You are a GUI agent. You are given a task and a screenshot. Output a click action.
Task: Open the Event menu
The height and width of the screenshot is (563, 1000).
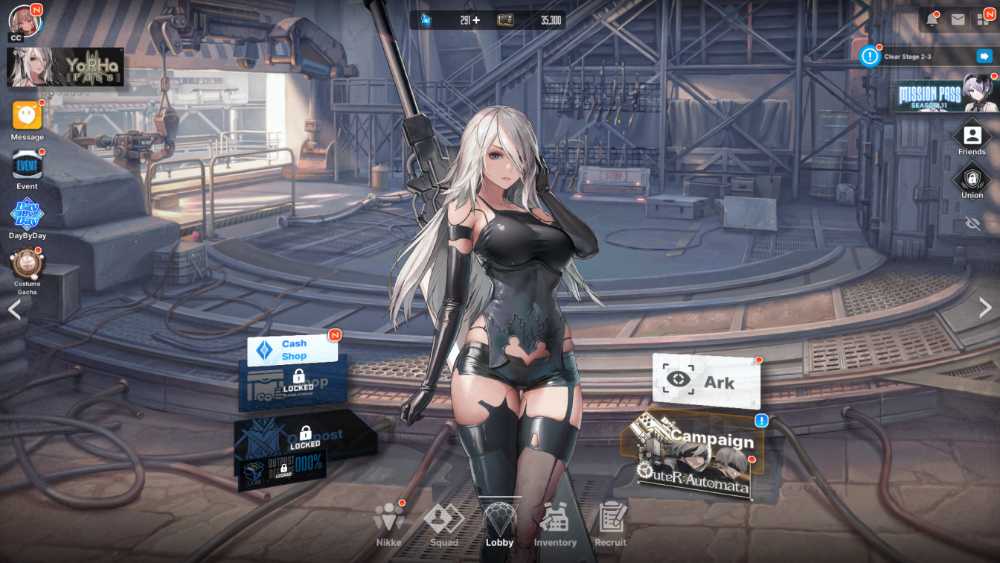point(27,165)
